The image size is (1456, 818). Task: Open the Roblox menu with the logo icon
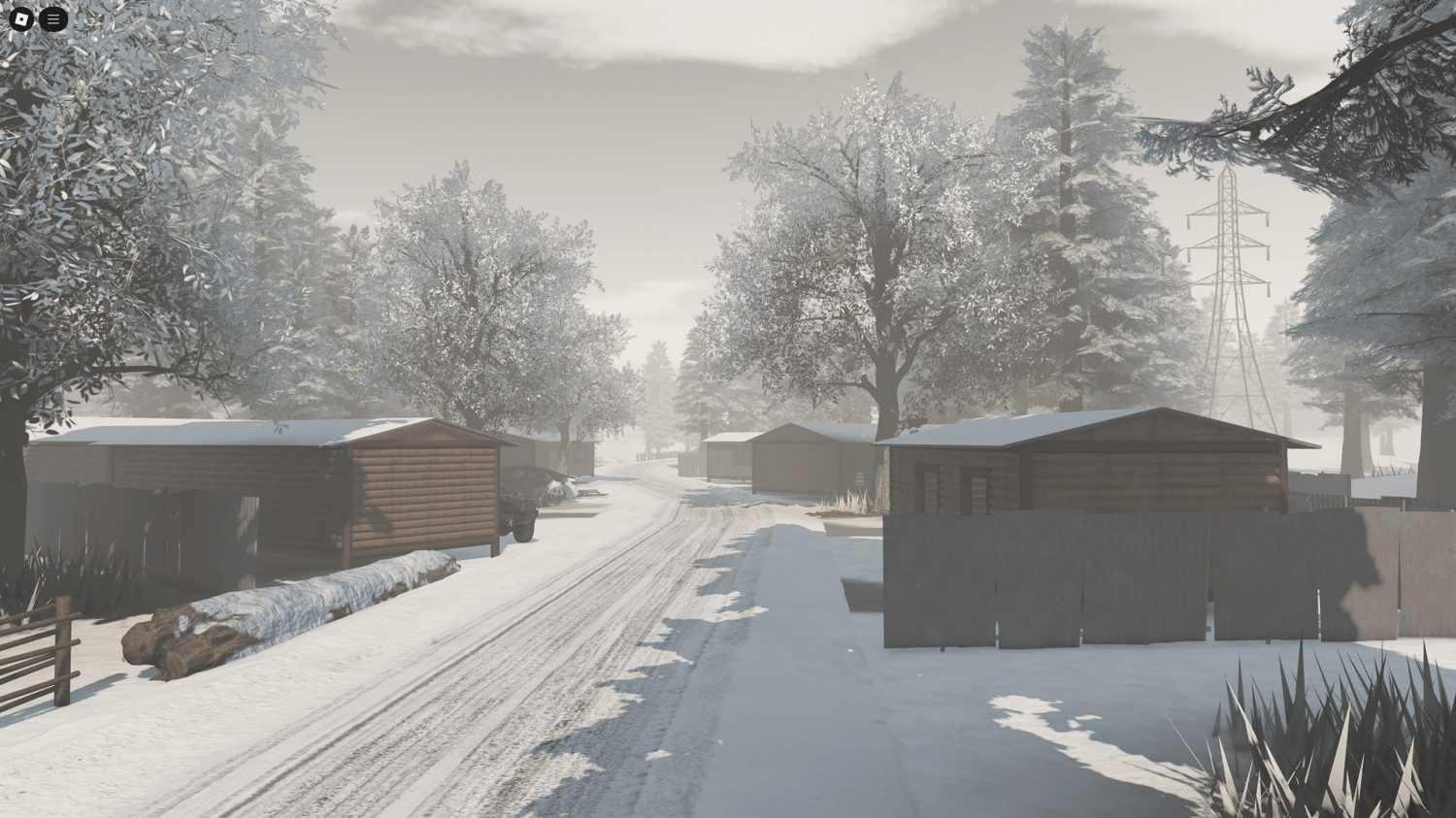(x=21, y=17)
